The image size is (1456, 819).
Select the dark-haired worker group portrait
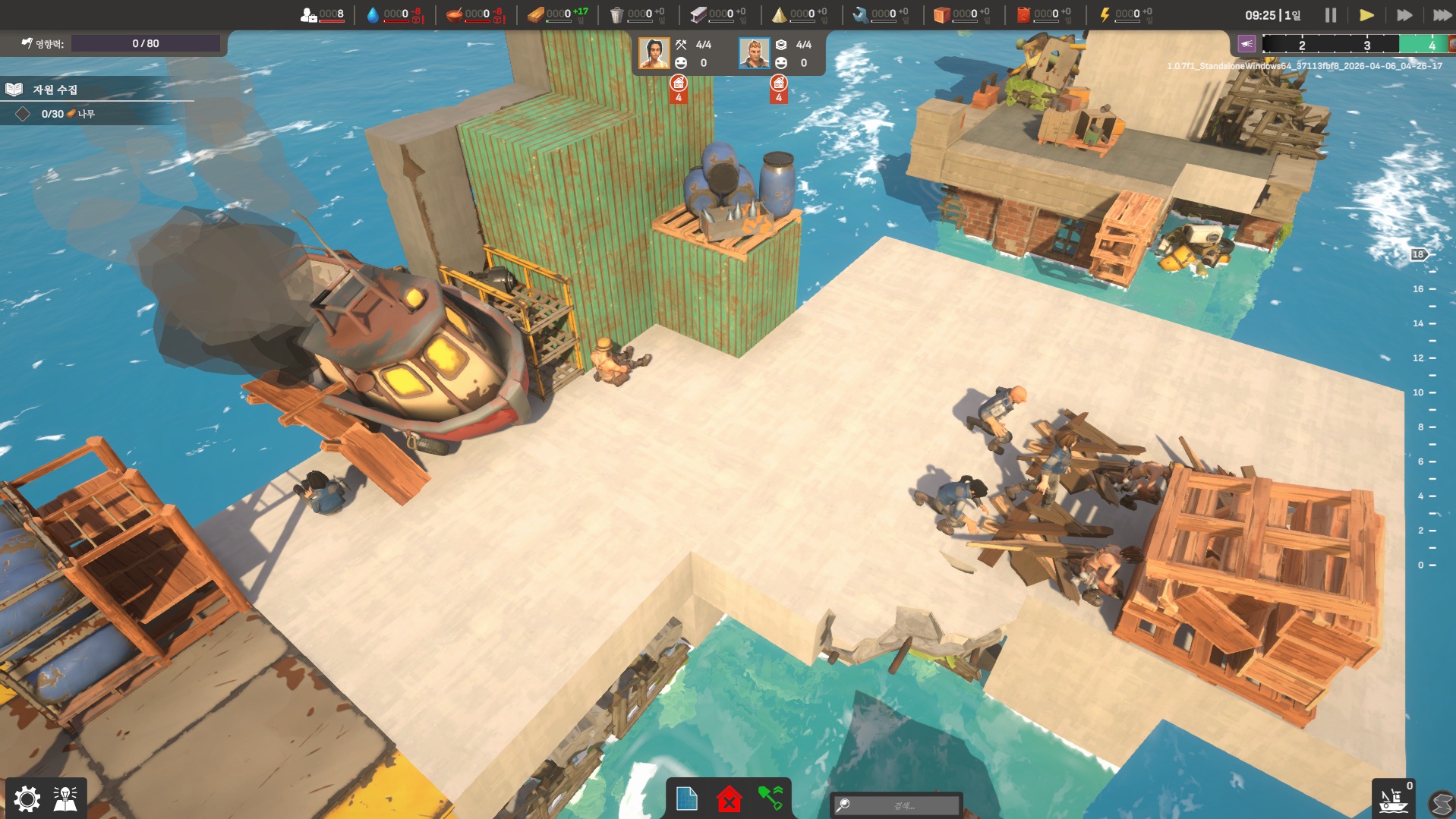pyautogui.click(x=654, y=53)
